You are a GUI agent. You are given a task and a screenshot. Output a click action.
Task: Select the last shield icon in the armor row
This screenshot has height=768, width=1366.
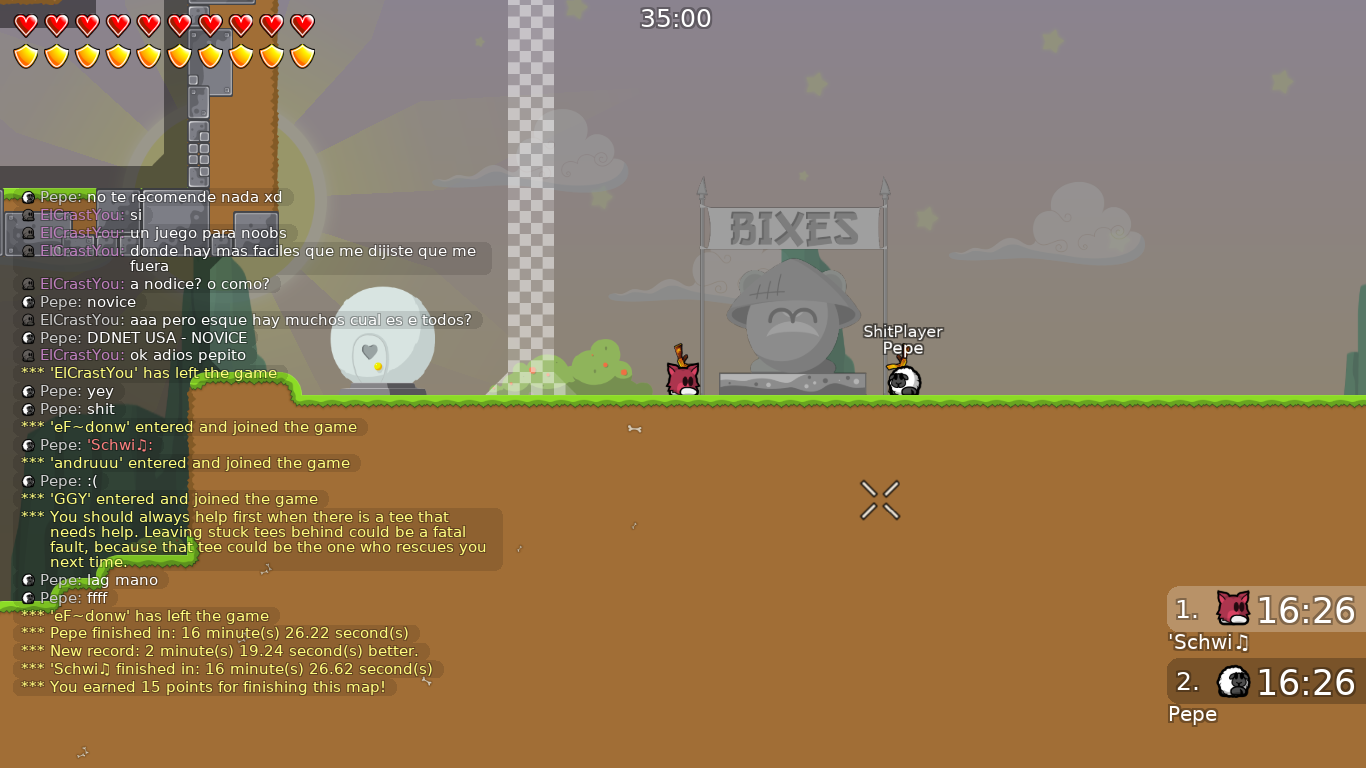302,56
